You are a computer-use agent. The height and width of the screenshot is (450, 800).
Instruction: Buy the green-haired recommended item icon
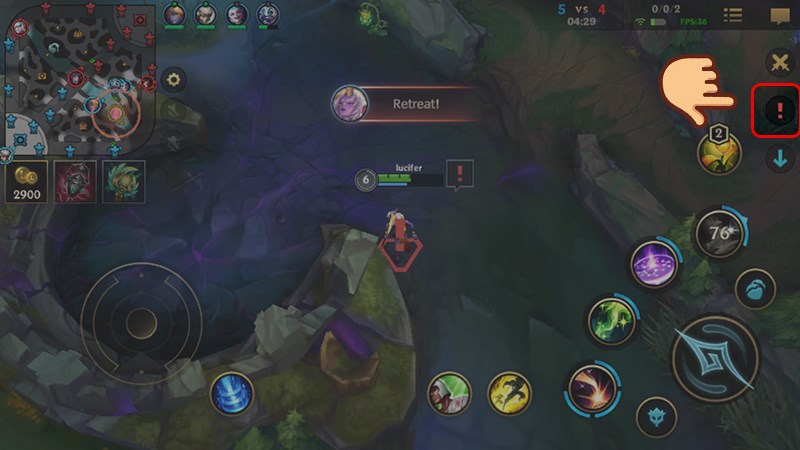(x=125, y=180)
